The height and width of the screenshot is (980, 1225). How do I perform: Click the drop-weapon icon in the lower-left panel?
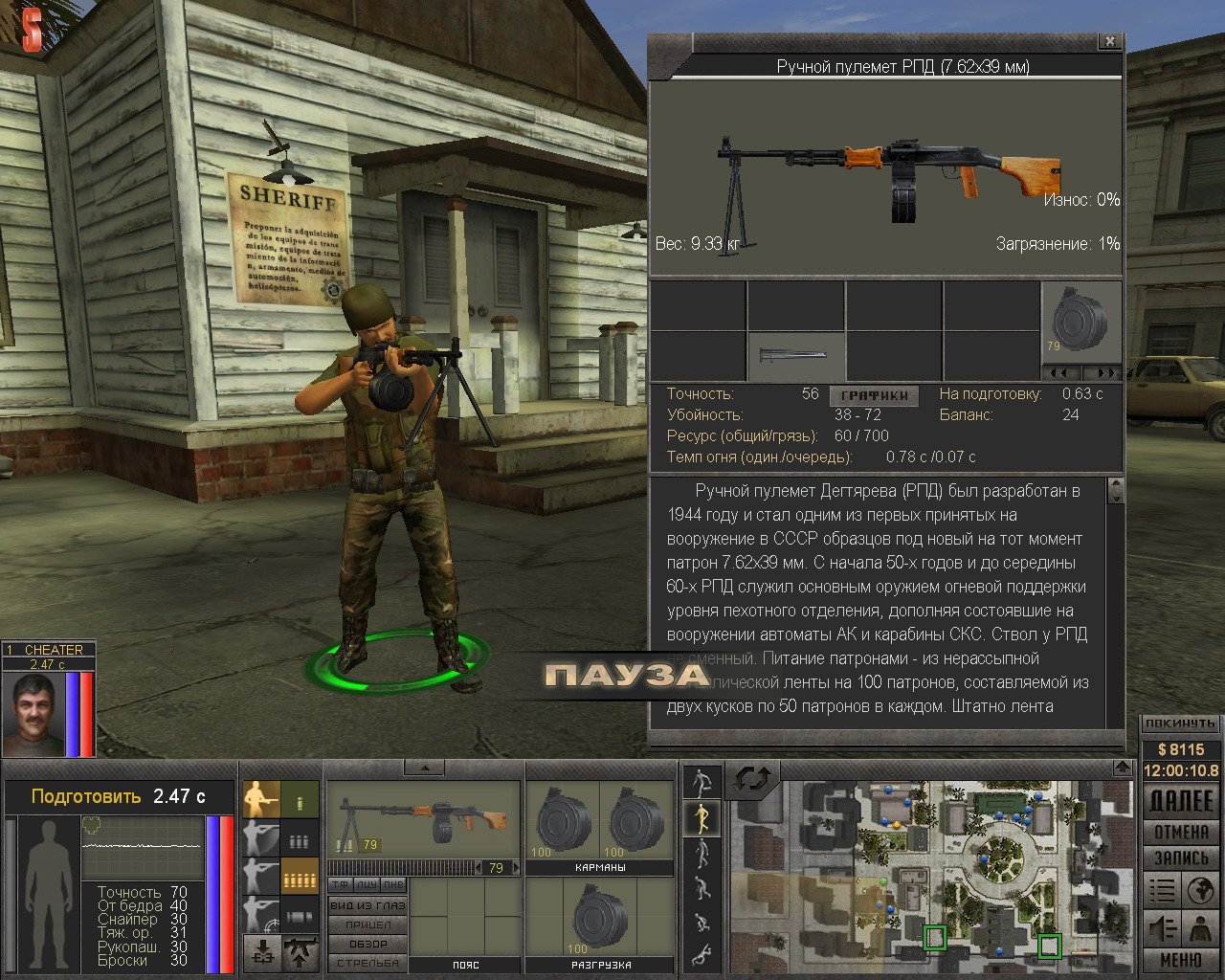tap(263, 950)
